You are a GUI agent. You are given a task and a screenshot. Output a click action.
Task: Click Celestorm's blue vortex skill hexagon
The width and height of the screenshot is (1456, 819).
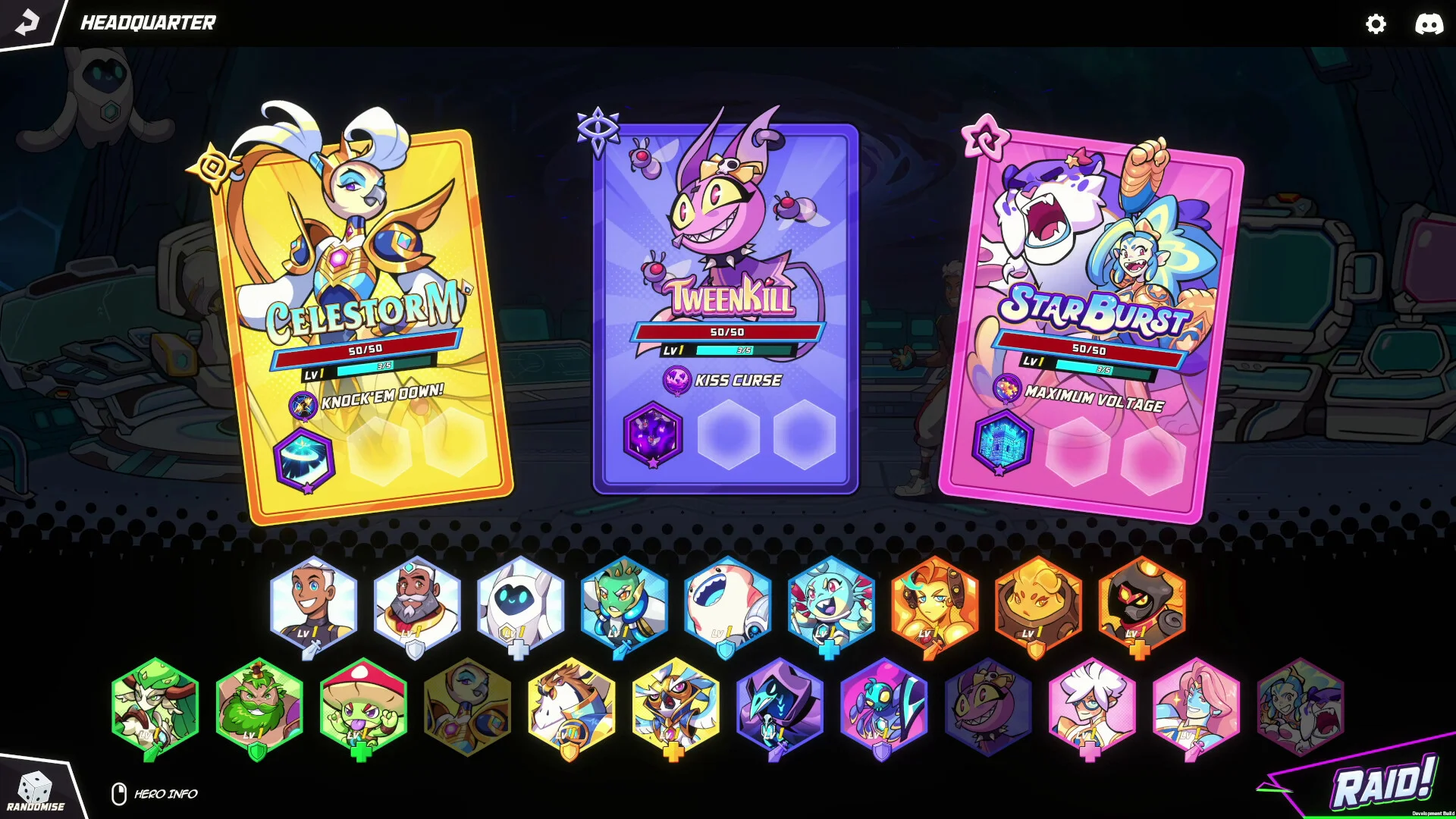(304, 460)
